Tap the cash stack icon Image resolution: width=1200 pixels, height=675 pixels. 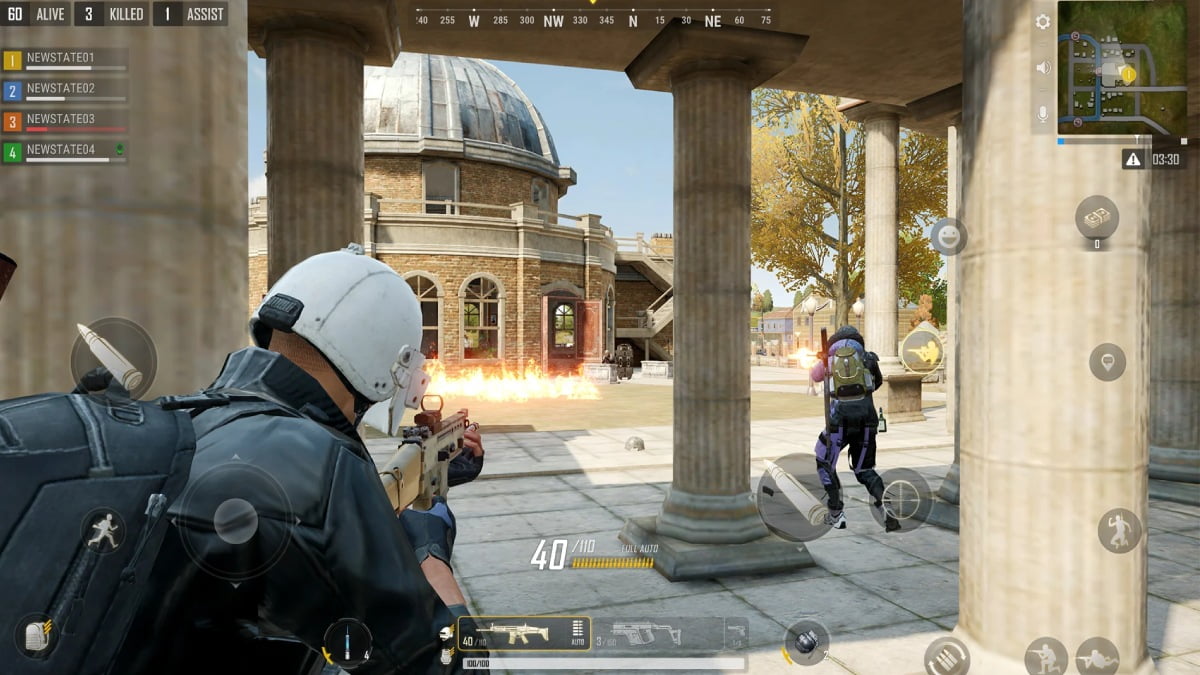(1097, 217)
